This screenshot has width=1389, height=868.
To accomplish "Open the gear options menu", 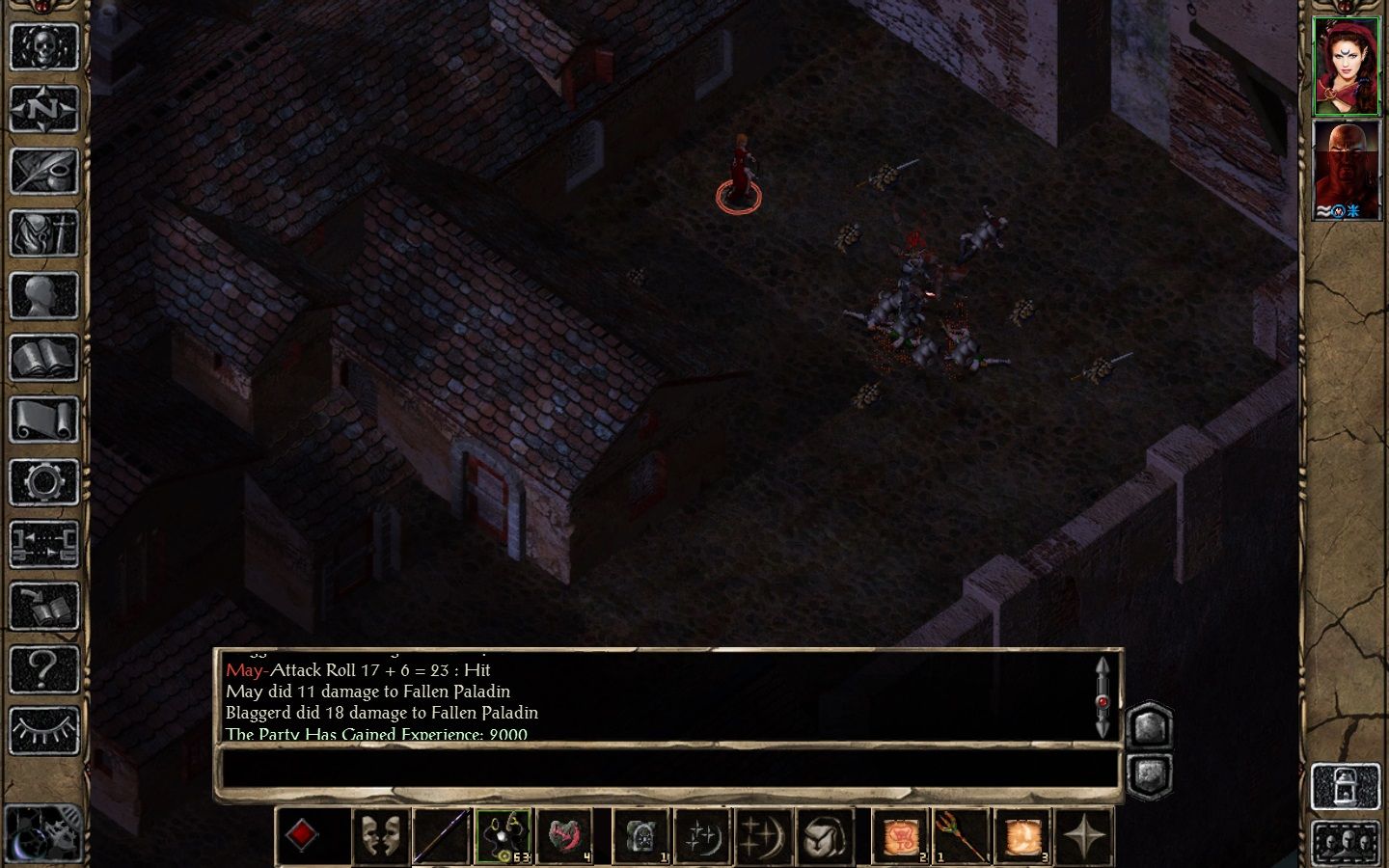I will click(43, 481).
